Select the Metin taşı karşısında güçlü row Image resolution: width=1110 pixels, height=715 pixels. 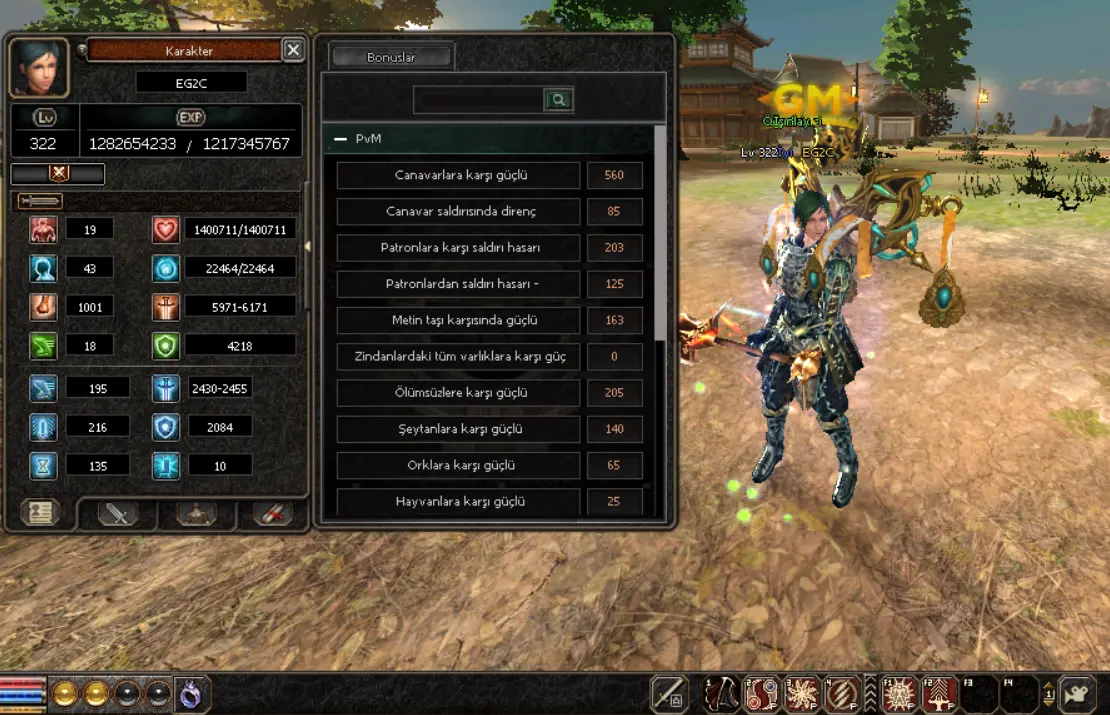tap(459, 320)
